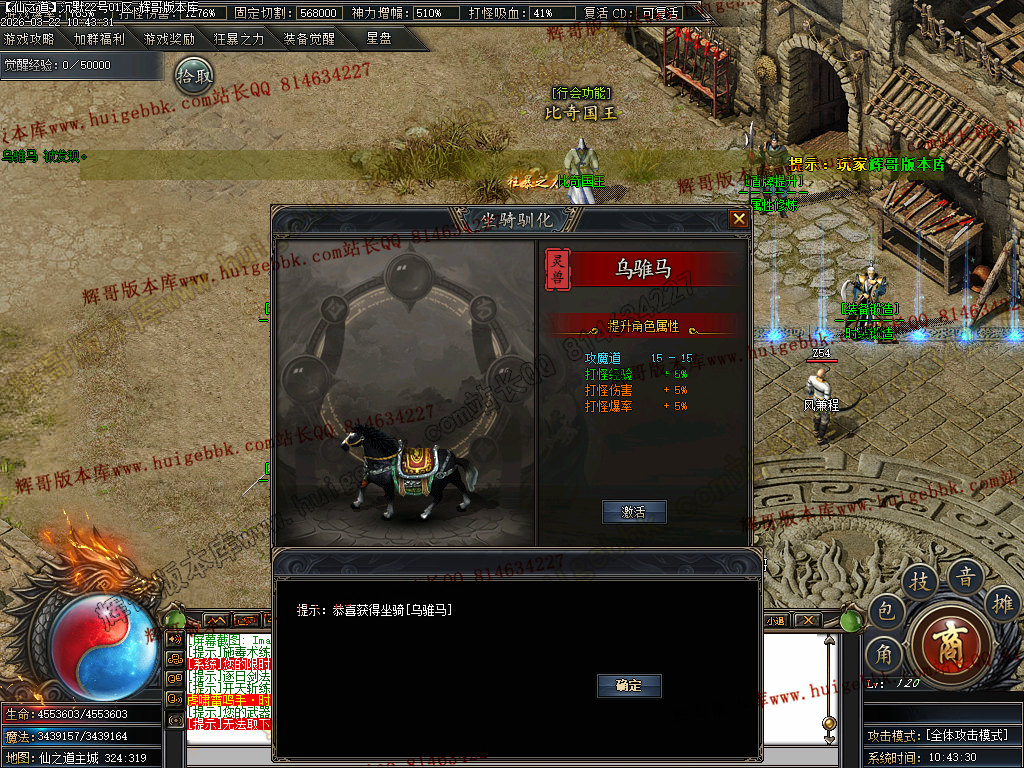Close the 坐骑驯化 mount window
Viewport: 1024px width, 768px height.
click(x=739, y=219)
